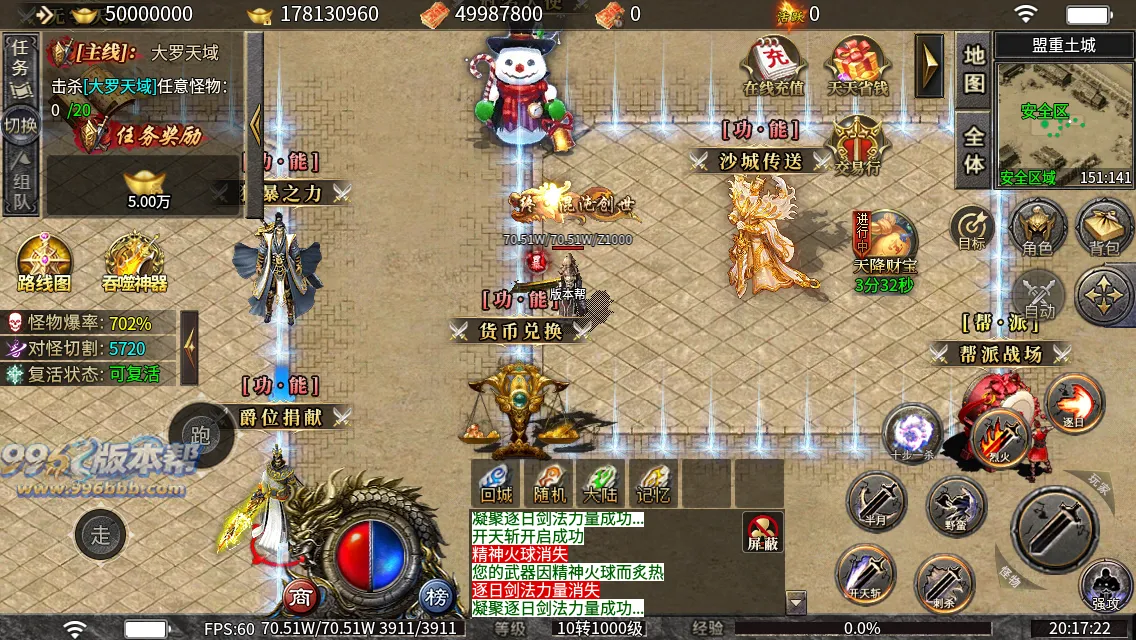Viewport: 1136px width, 640px height.
Task: Open the 天天省钱 gift box icon
Action: 857,66
